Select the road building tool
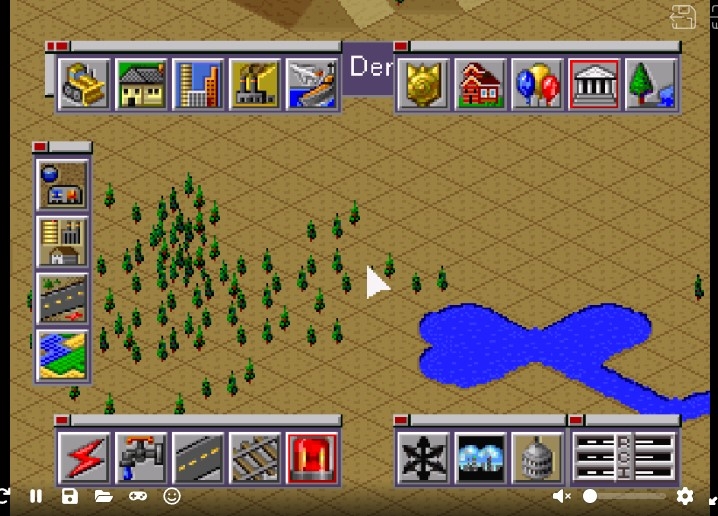 tap(198, 458)
